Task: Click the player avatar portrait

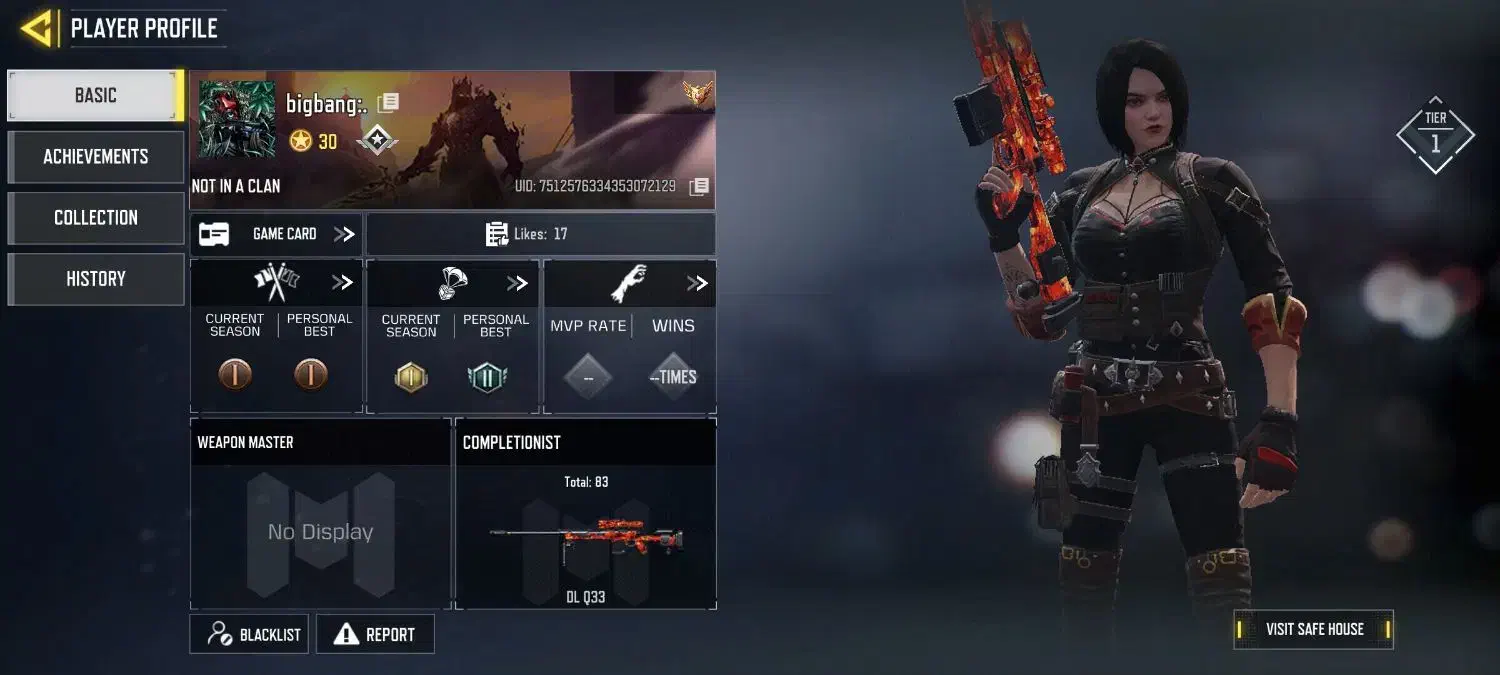Action: click(237, 120)
